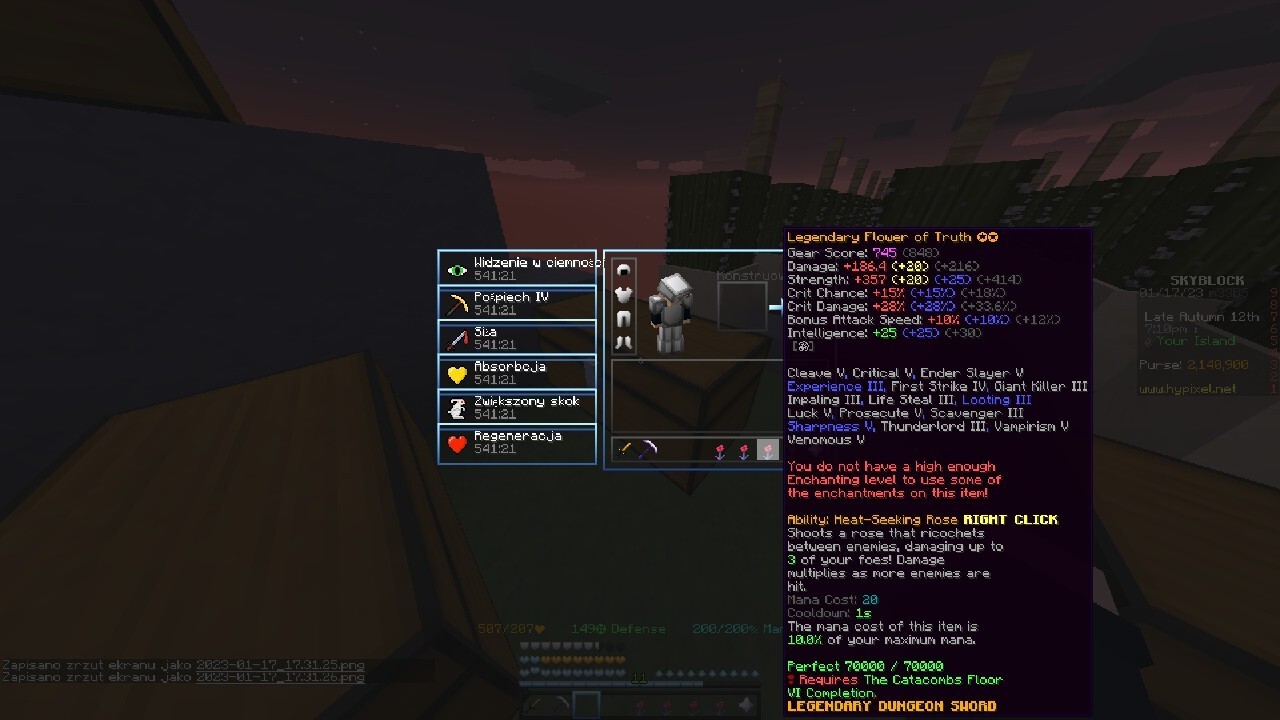
Task: Click a rose item in the inventory row
Action: [719, 450]
